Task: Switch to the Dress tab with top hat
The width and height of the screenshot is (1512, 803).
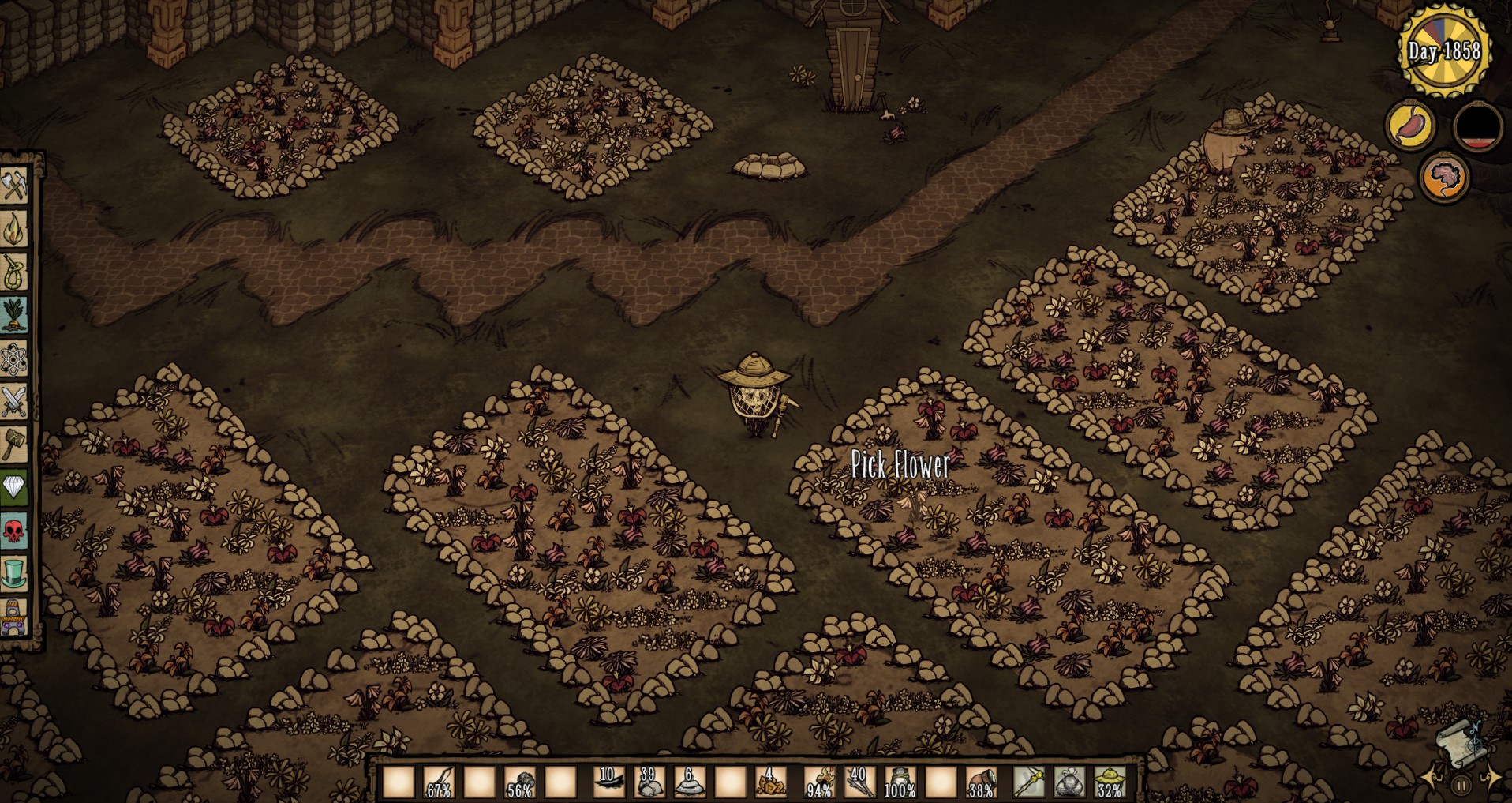Action: point(14,572)
